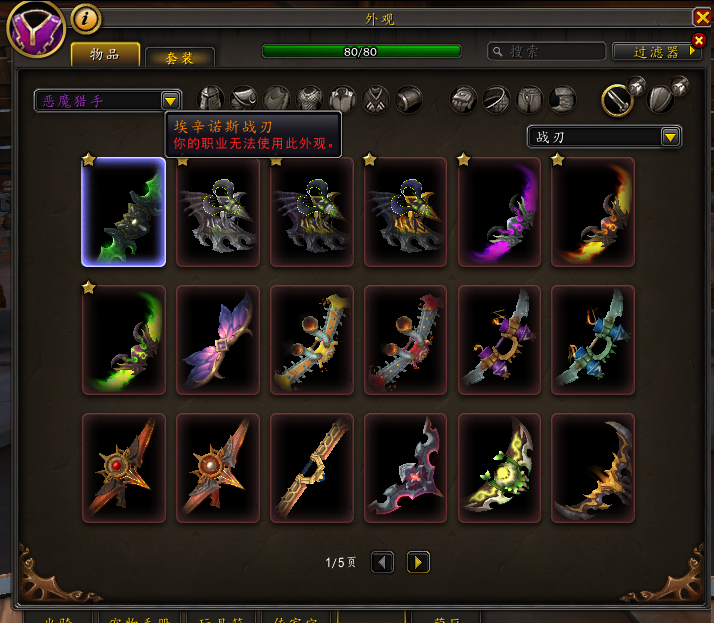Close the Appearances window
714x623 pixels.
701,17
